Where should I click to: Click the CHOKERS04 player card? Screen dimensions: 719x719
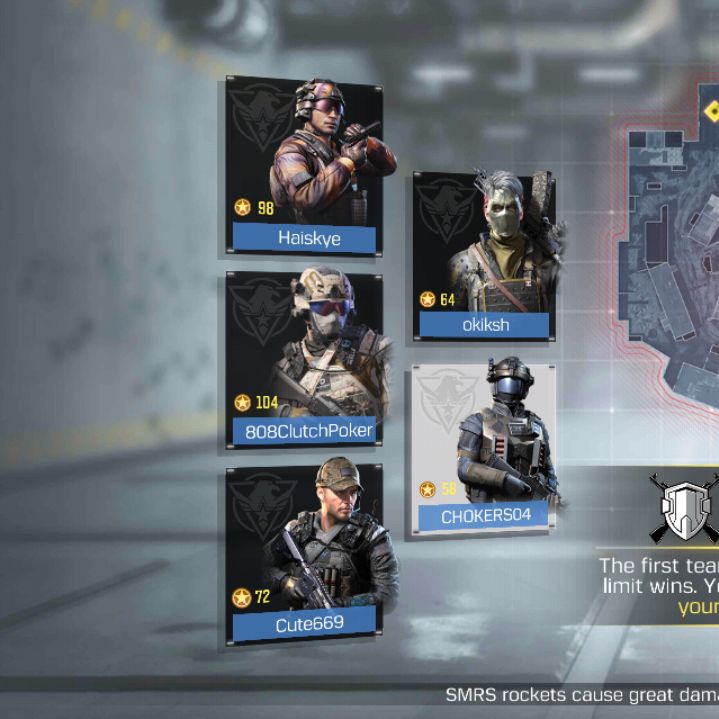(x=483, y=447)
